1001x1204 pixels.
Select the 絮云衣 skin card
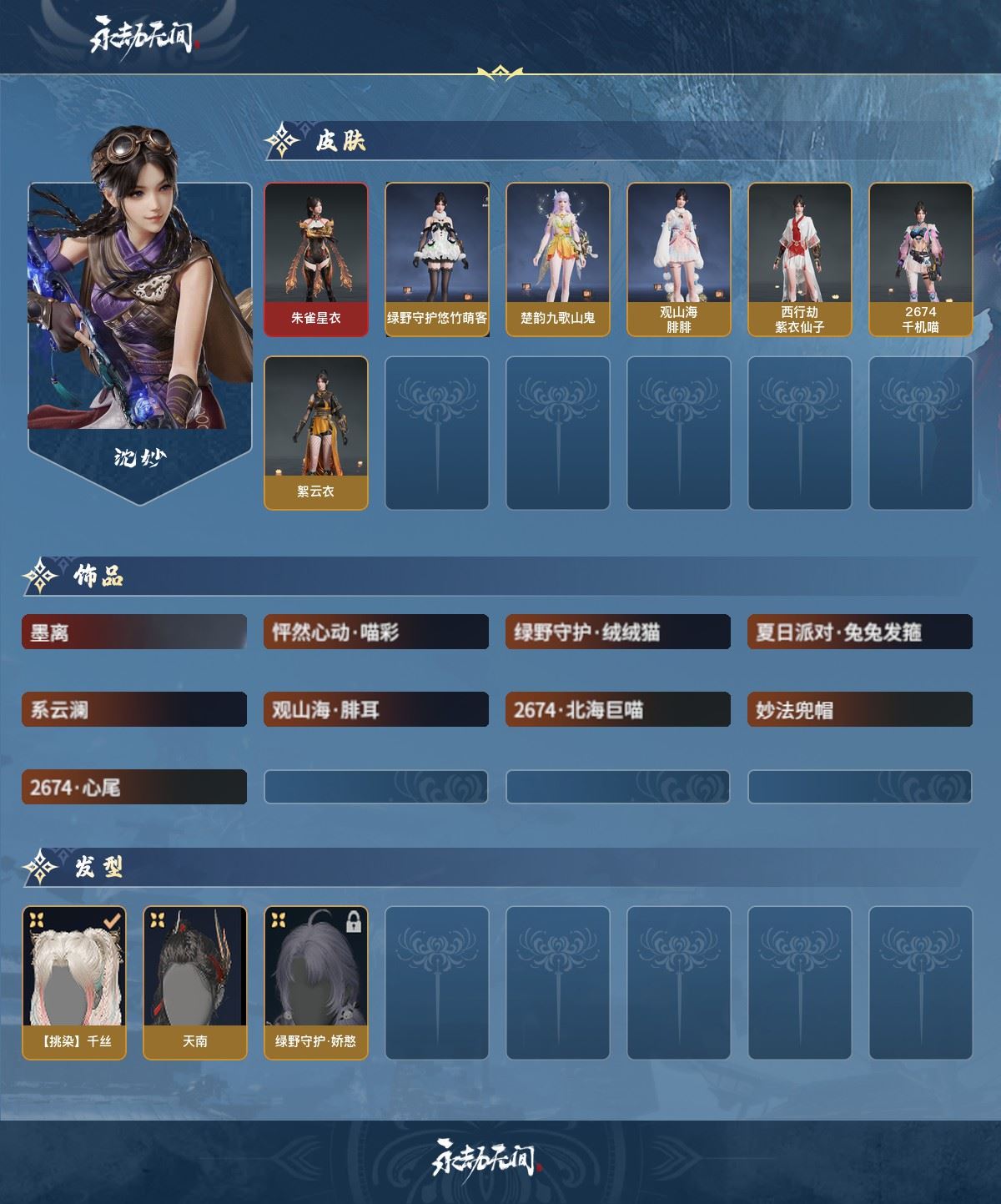[x=316, y=432]
